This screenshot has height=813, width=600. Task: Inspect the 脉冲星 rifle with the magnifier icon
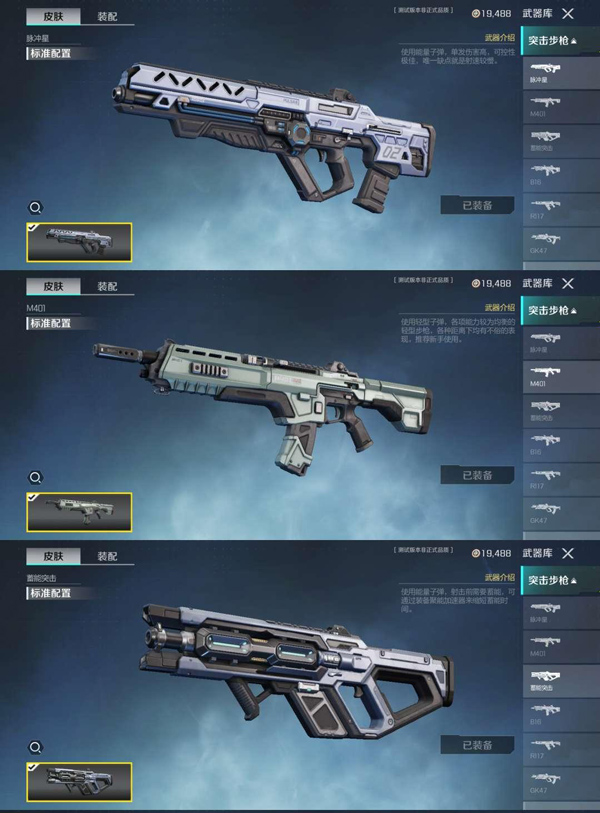point(35,208)
